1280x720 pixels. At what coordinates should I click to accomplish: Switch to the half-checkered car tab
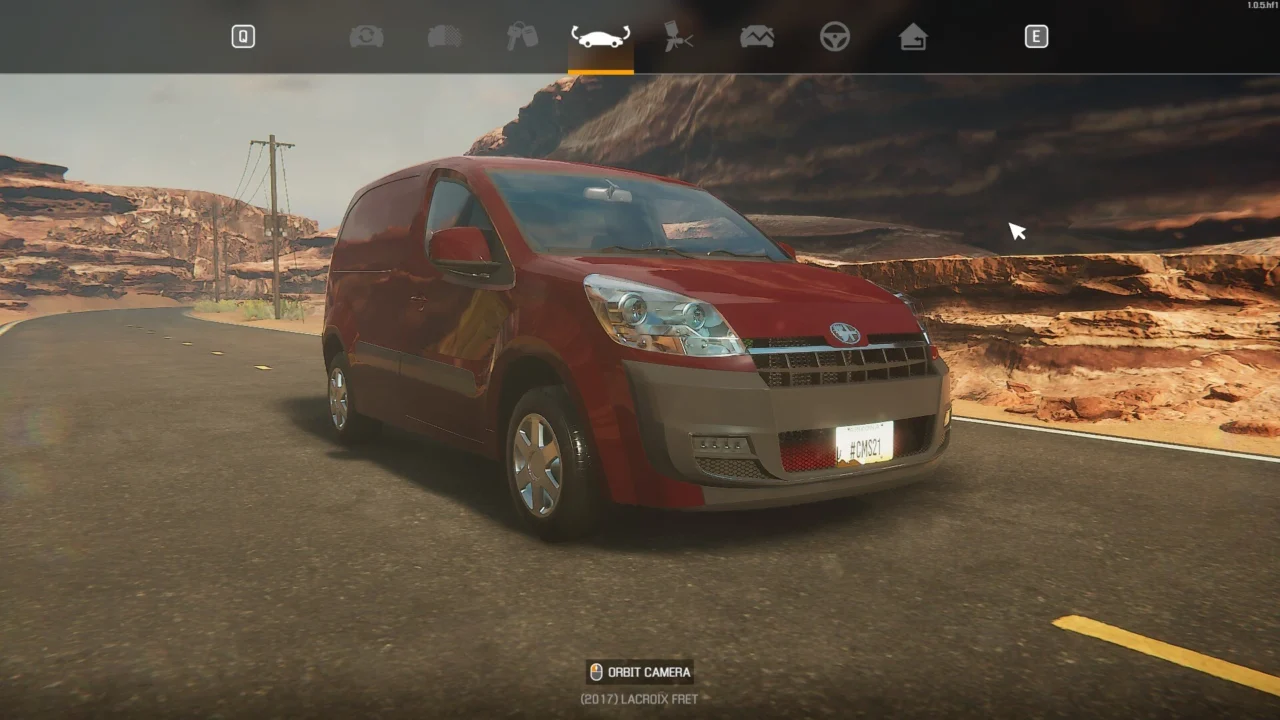click(x=444, y=37)
